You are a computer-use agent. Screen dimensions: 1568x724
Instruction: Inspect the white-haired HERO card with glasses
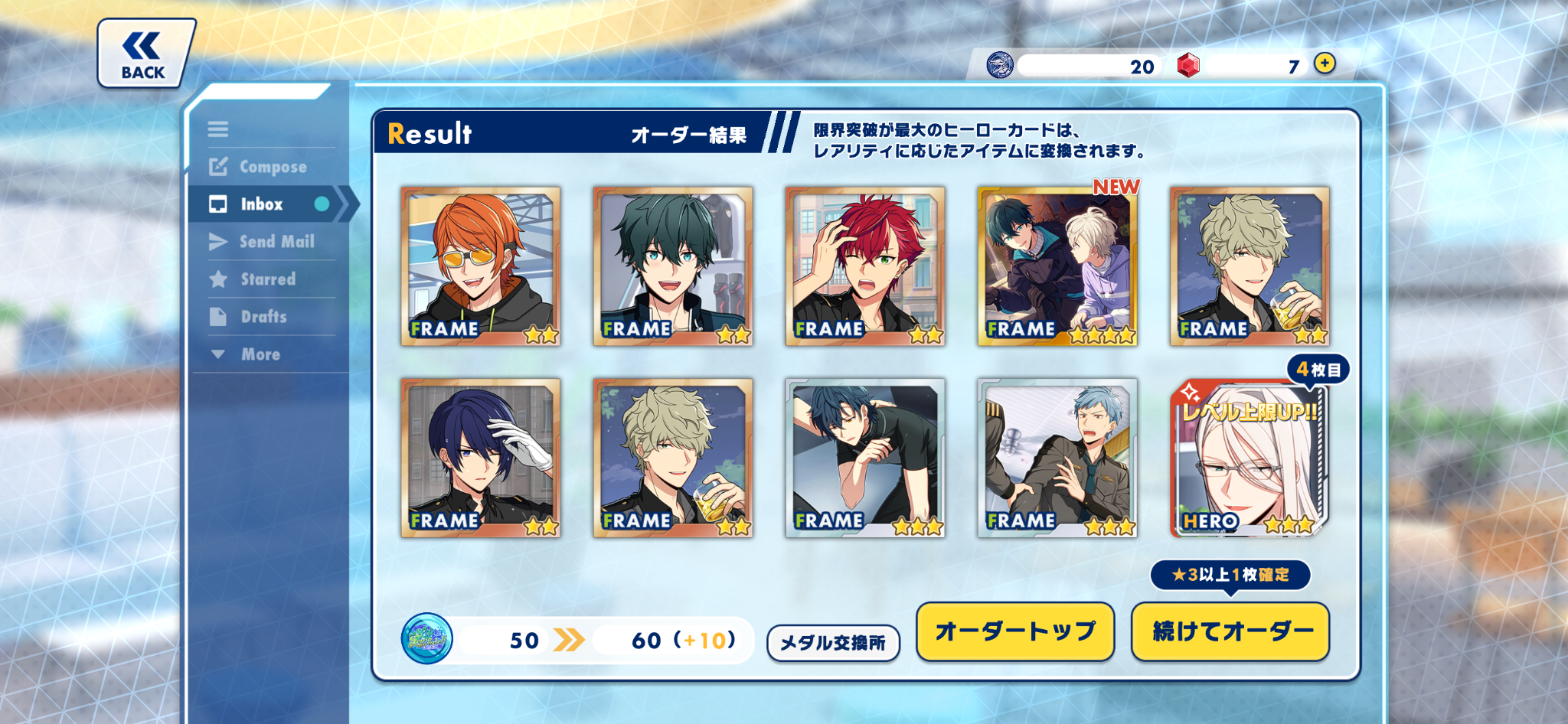[1249, 458]
